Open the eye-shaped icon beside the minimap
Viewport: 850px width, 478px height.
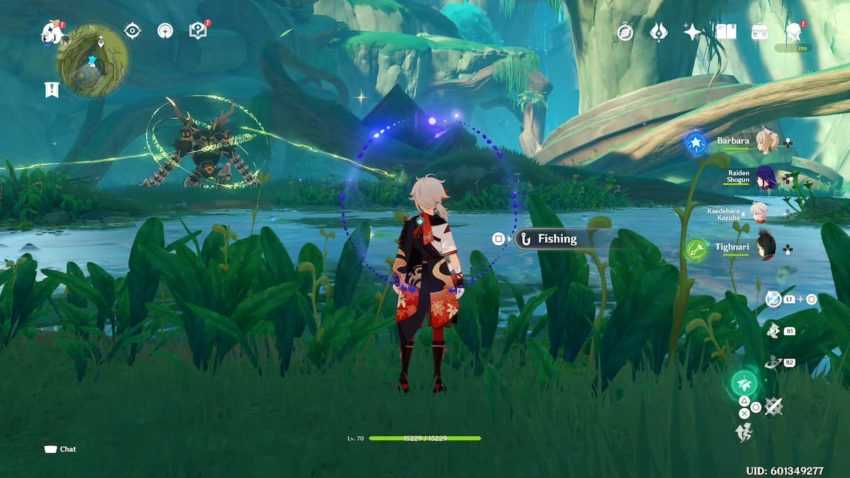click(132, 31)
